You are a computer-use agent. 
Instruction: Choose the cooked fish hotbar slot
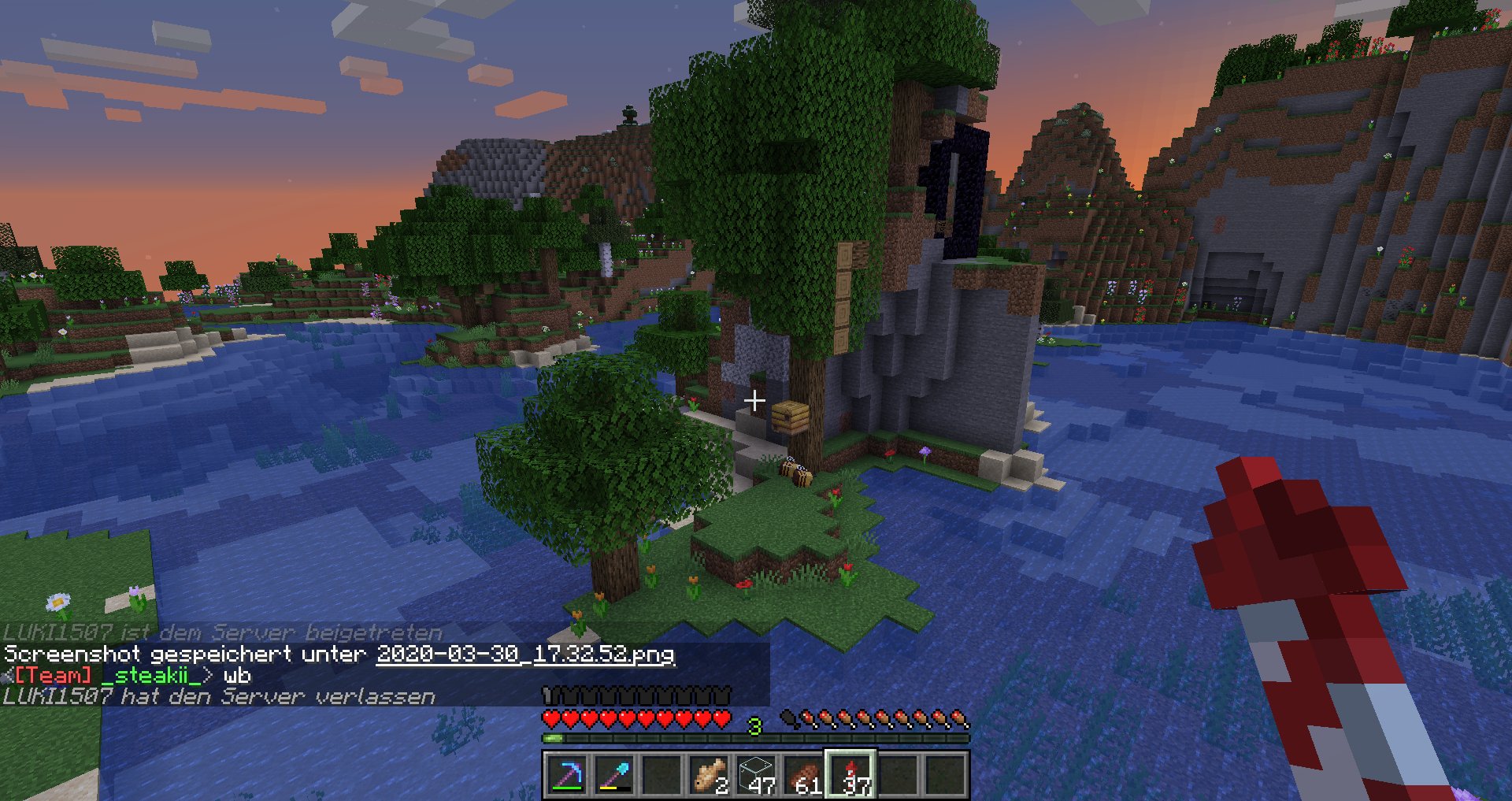pos(709,775)
